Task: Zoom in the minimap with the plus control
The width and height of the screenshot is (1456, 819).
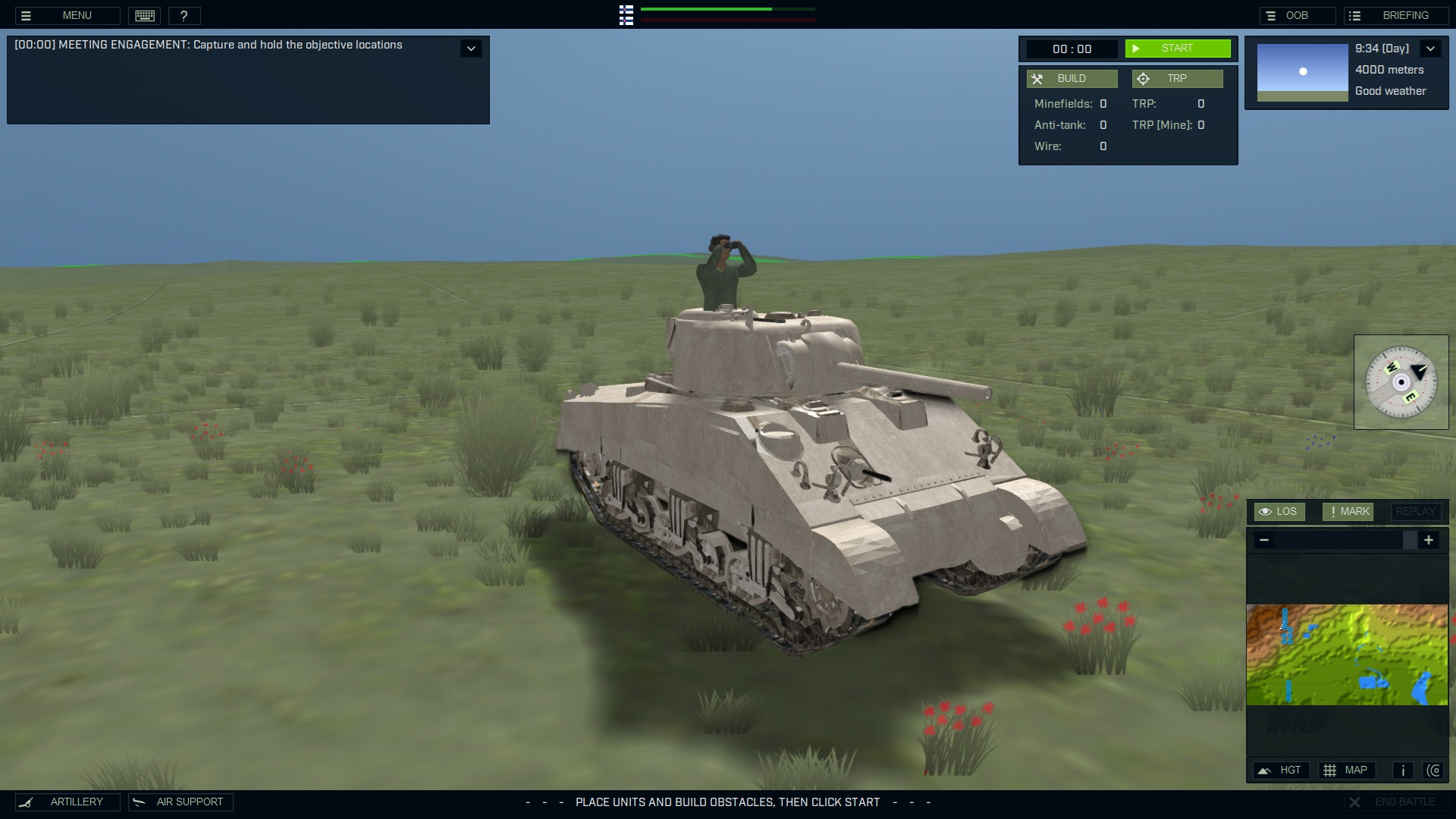Action: (x=1429, y=540)
